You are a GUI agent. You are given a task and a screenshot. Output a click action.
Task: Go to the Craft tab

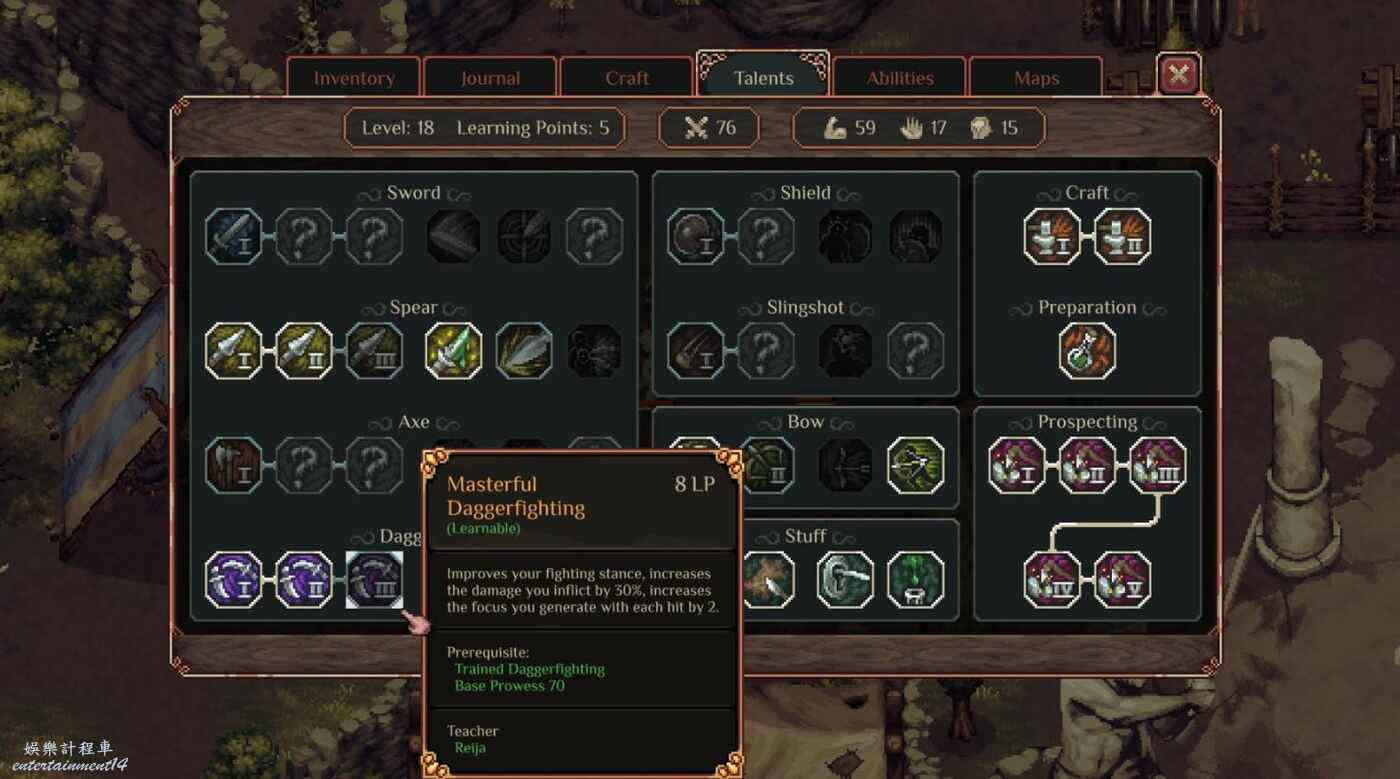pos(627,78)
